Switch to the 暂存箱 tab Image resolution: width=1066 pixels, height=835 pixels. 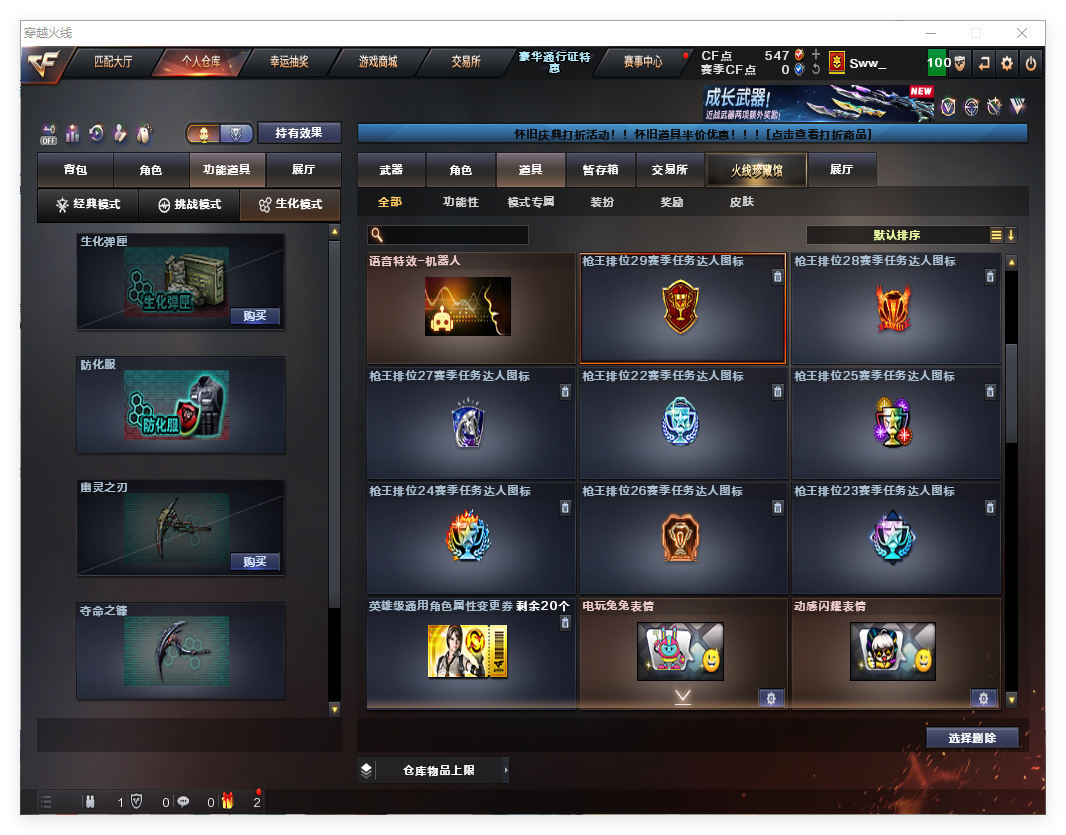click(x=600, y=170)
